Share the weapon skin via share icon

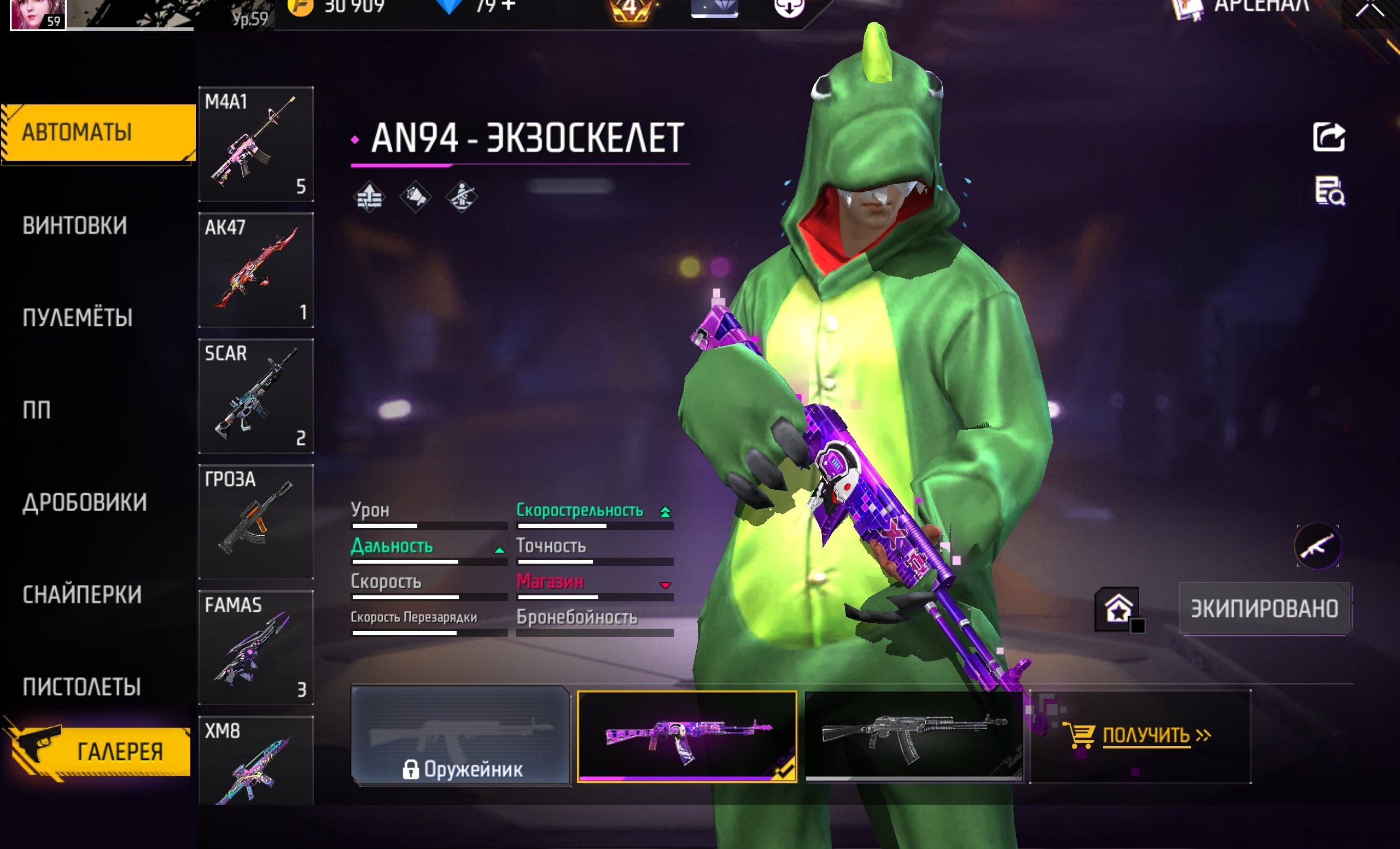click(x=1328, y=137)
